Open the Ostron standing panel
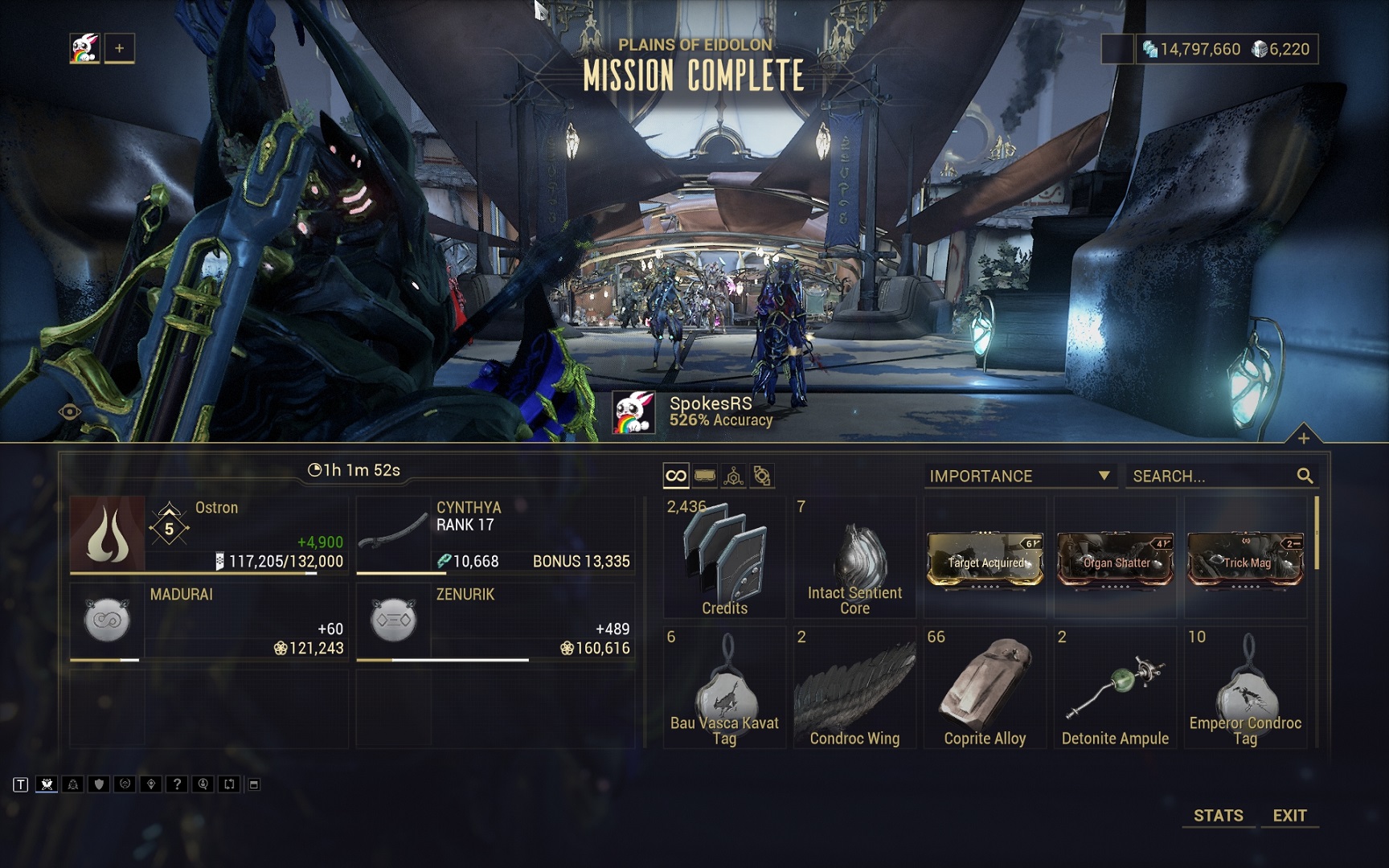This screenshot has height=868, width=1389. (x=209, y=534)
